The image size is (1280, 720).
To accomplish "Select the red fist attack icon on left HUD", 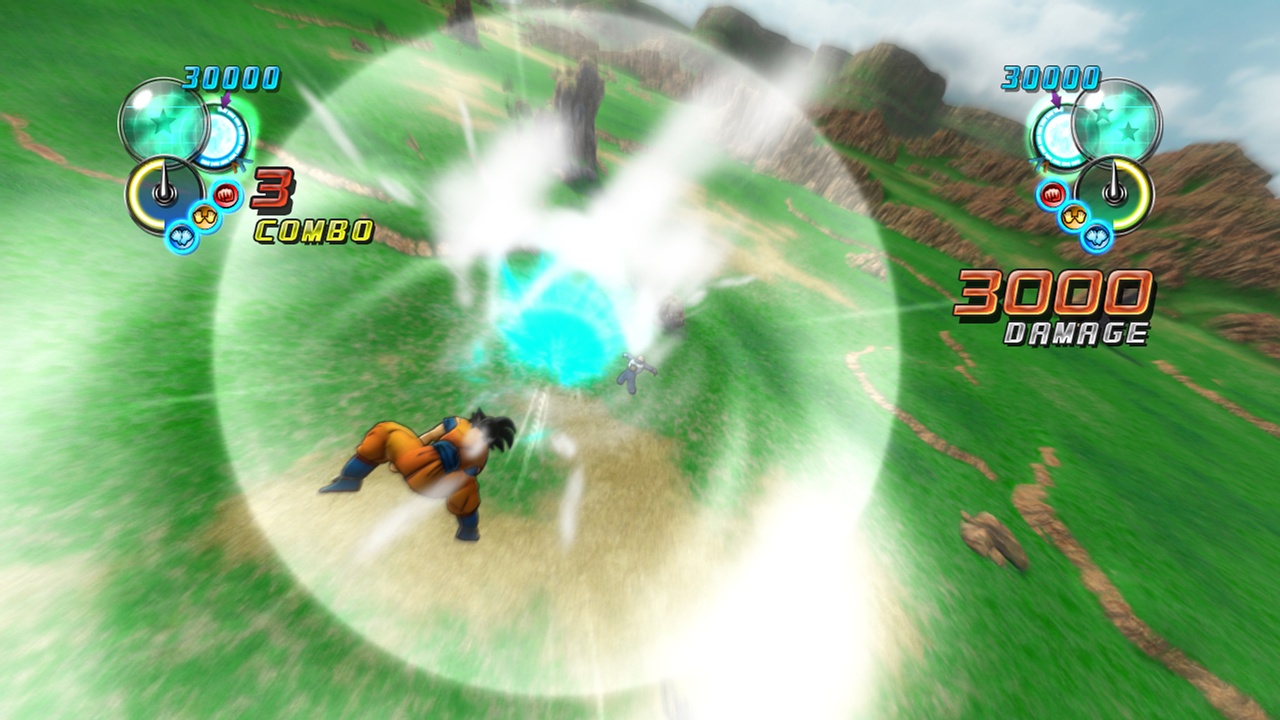I will [x=225, y=194].
